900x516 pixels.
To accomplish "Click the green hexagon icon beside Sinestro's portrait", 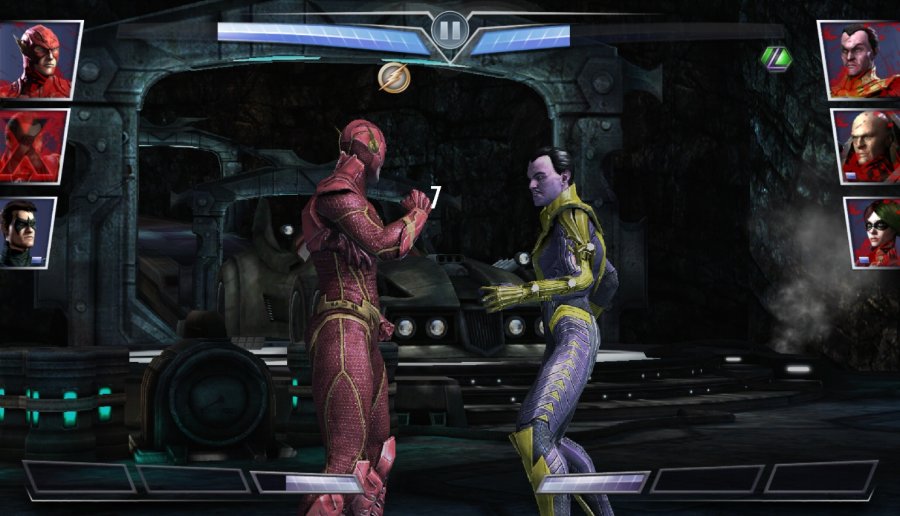I will point(775,58).
